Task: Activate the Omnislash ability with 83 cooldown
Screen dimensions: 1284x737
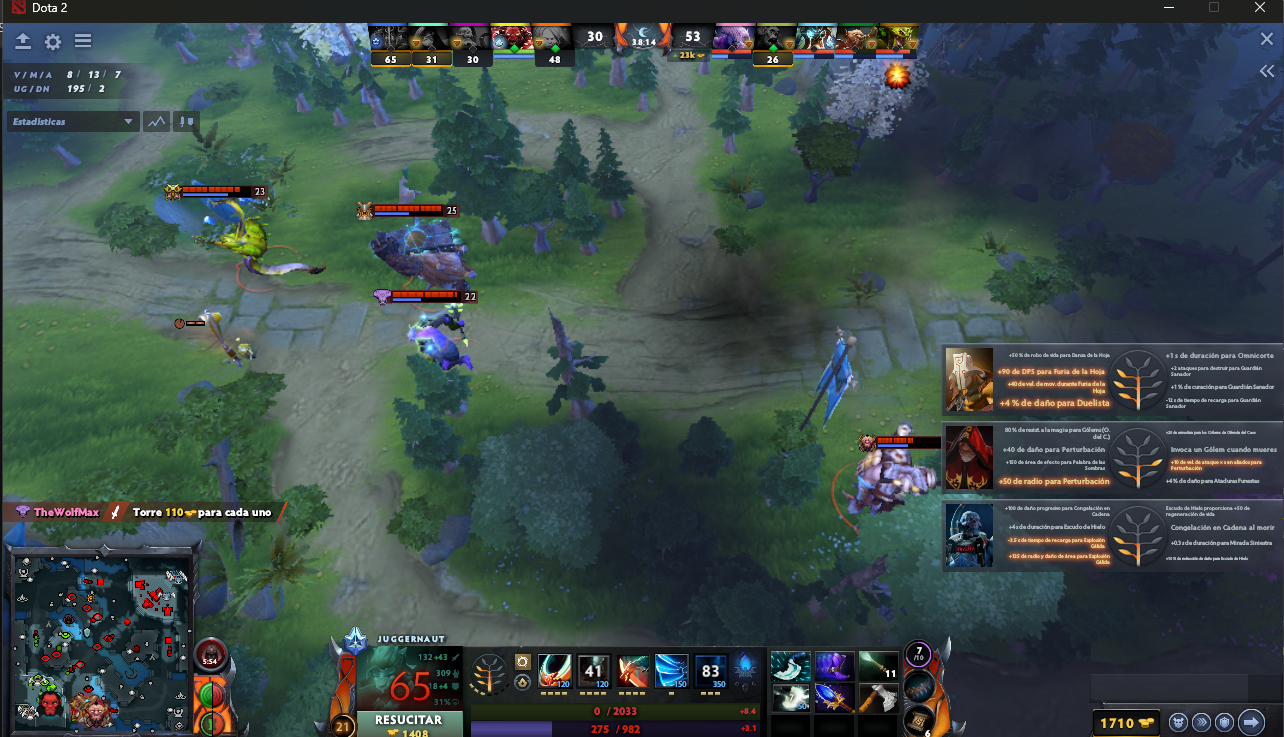Action: tap(711, 670)
